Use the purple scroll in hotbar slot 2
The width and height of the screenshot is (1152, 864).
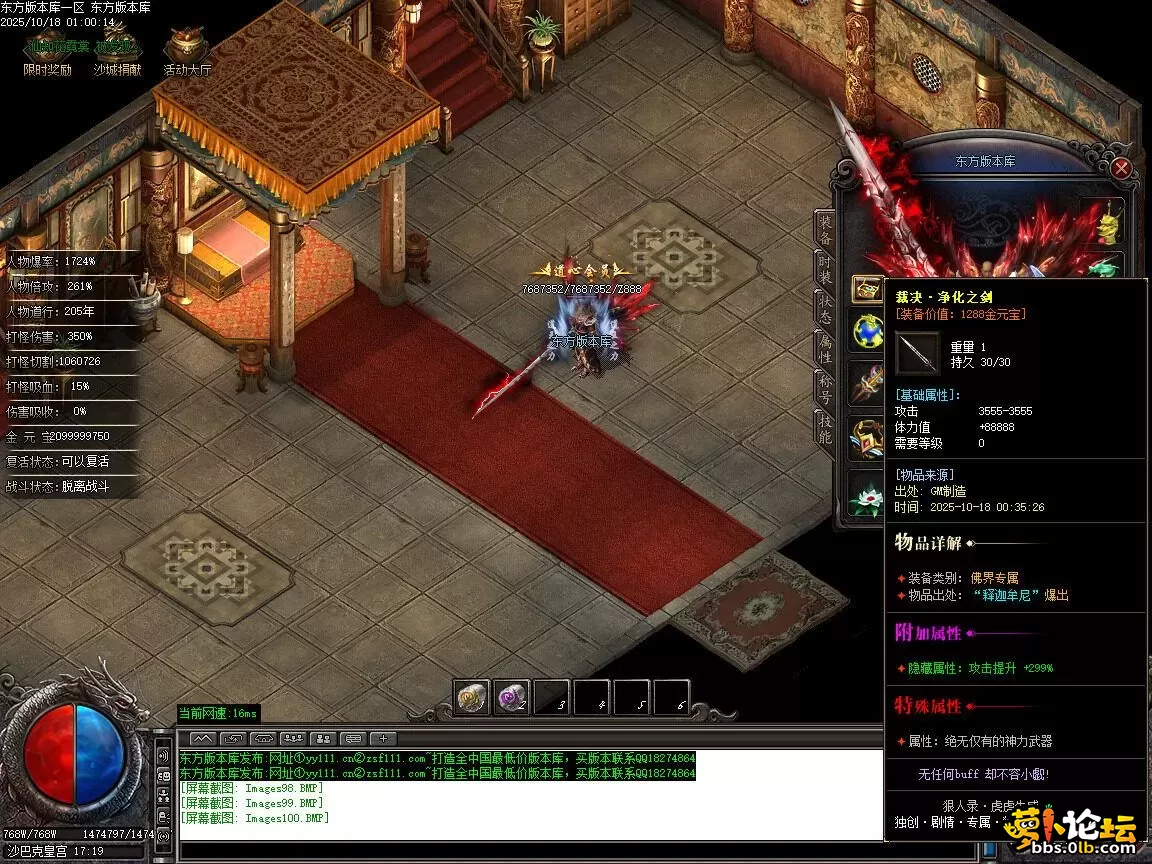(512, 697)
